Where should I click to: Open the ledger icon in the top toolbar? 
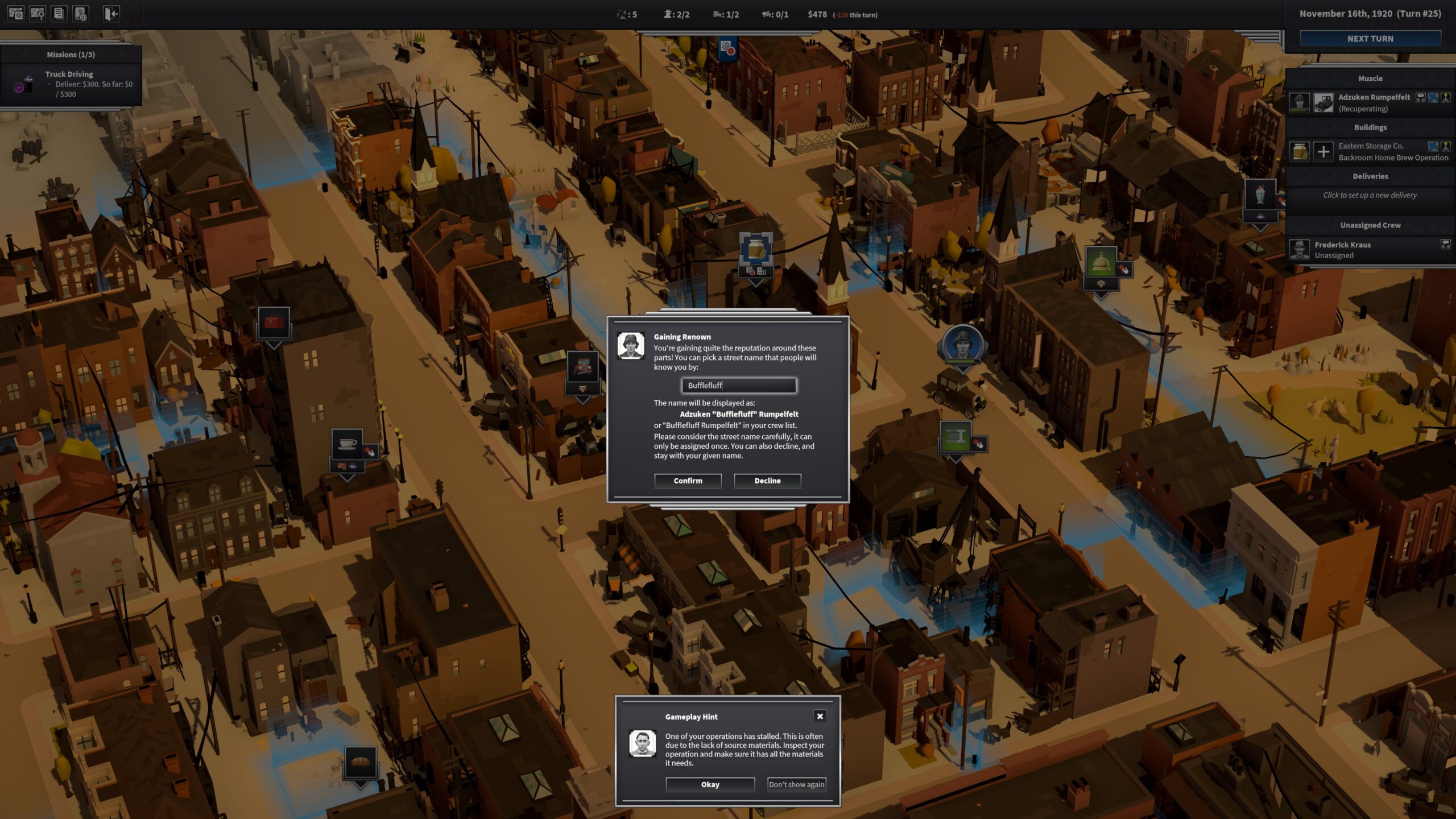(59, 14)
